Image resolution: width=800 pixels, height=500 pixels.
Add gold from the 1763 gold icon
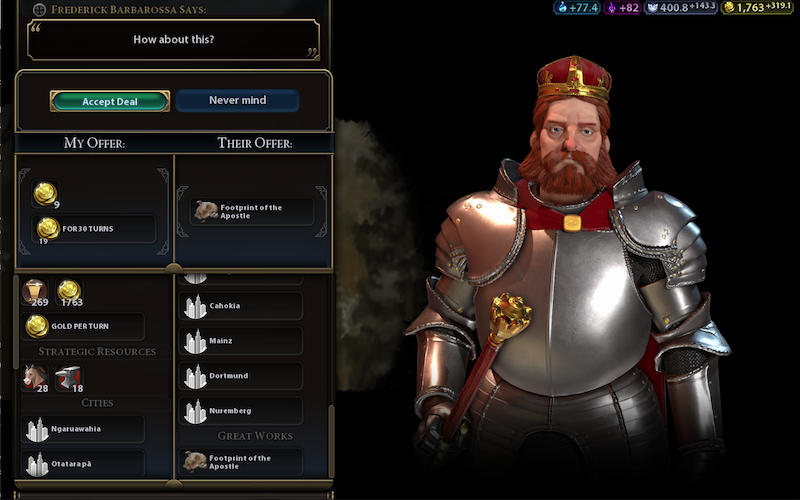(68, 292)
